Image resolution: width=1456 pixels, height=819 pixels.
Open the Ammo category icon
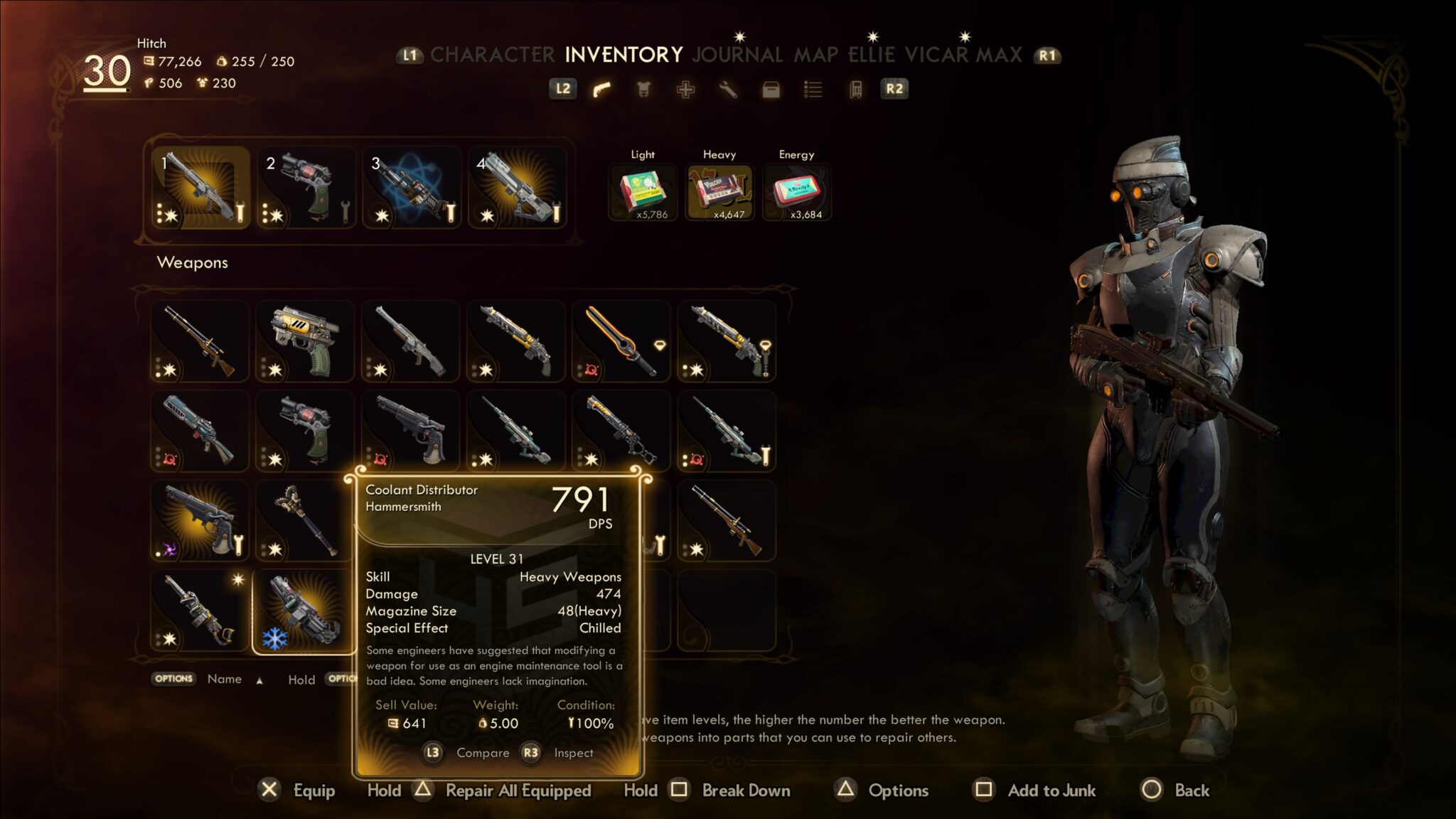tap(855, 89)
